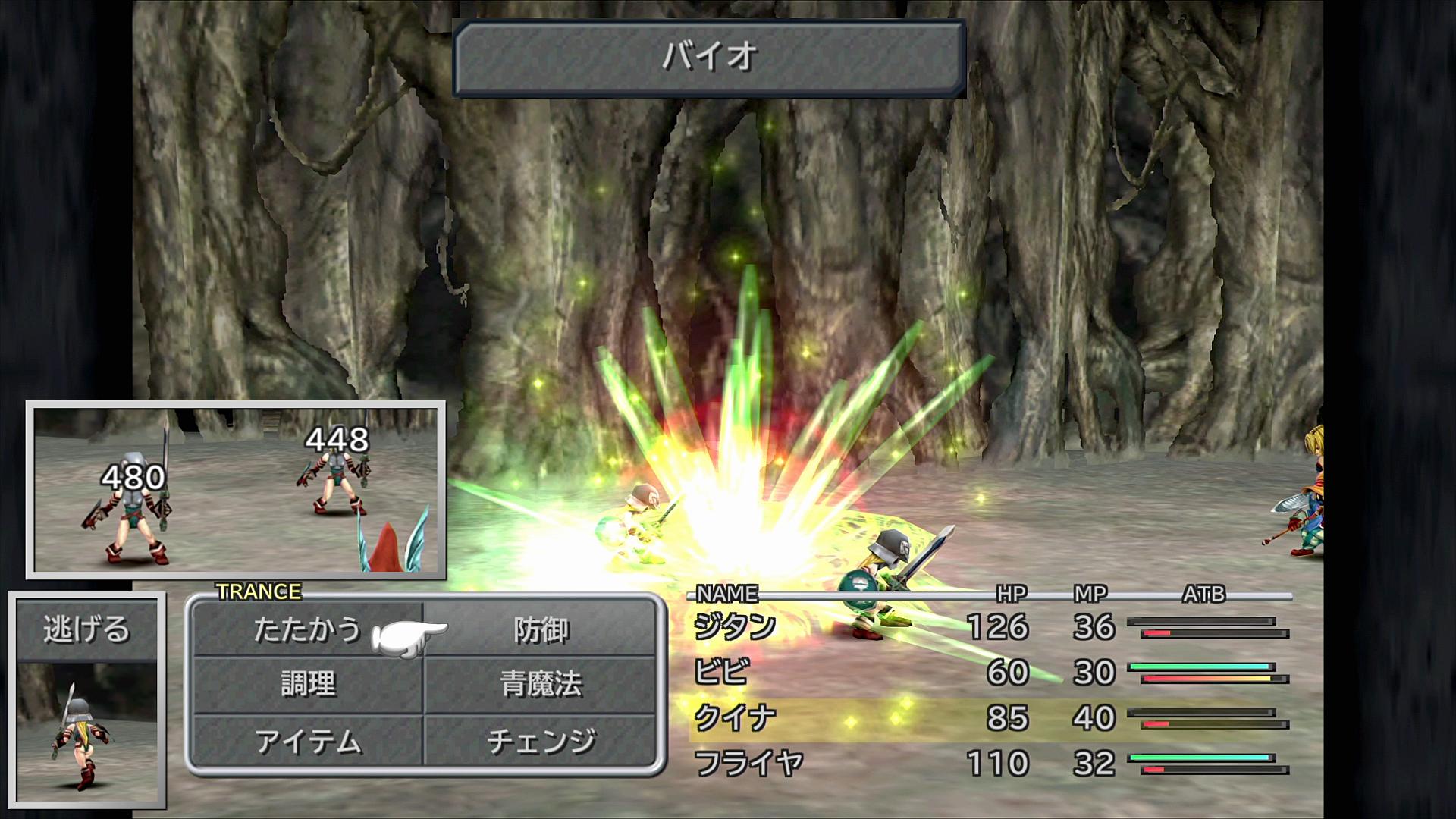Choose the 防御 (Defend) command

541,630
